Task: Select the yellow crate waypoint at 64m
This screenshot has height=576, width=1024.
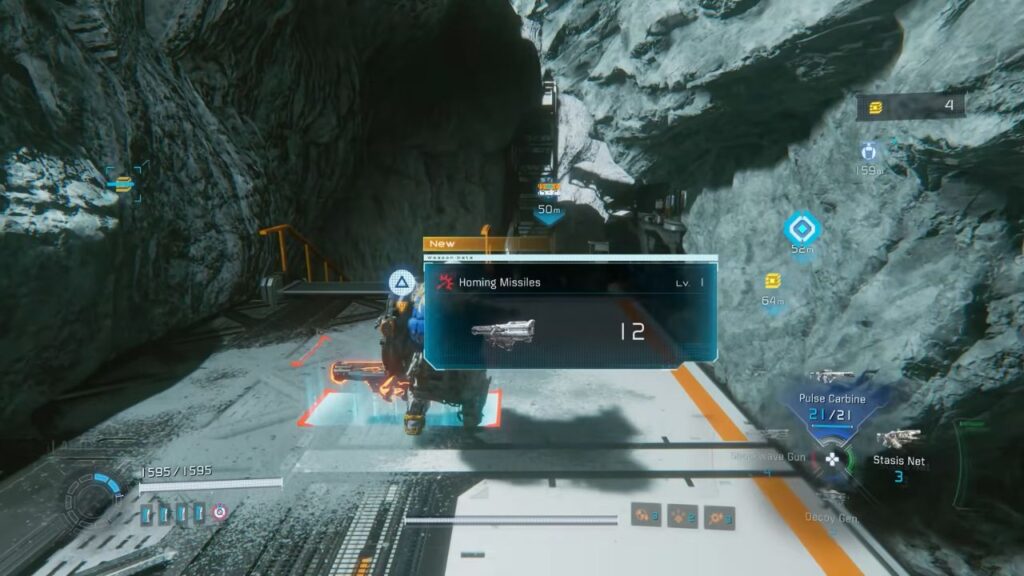Action: (x=772, y=281)
